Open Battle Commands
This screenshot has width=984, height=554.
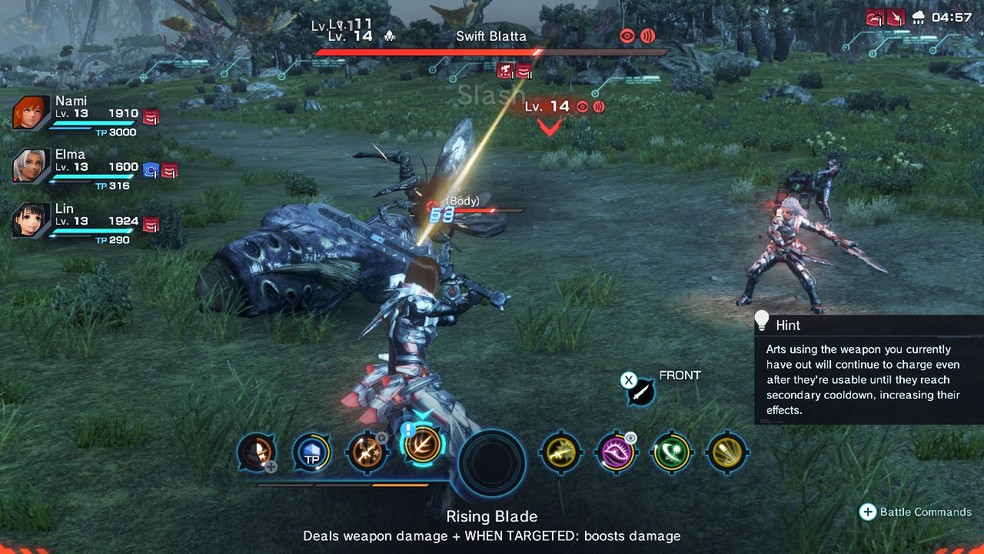pyautogui.click(x=916, y=512)
